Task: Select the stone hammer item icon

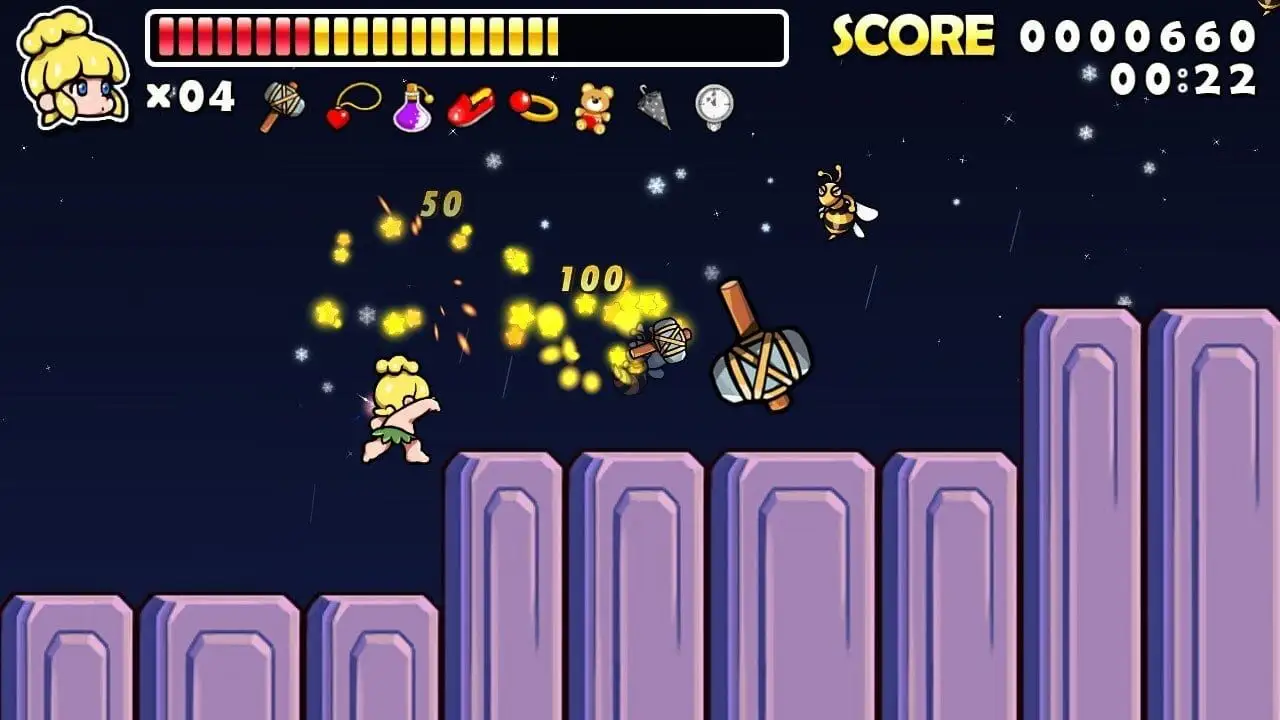Action: pyautogui.click(x=283, y=106)
